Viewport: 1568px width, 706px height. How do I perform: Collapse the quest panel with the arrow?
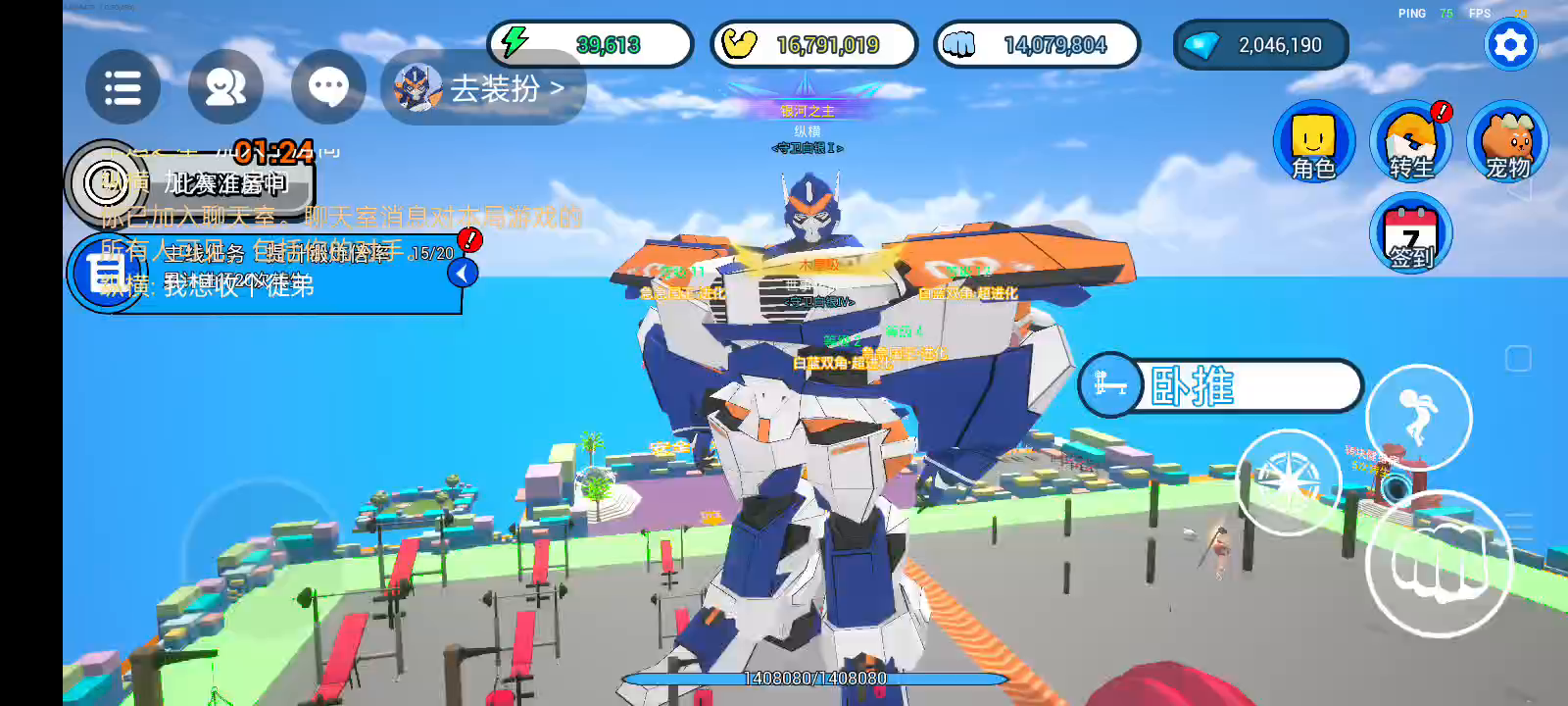click(x=463, y=273)
